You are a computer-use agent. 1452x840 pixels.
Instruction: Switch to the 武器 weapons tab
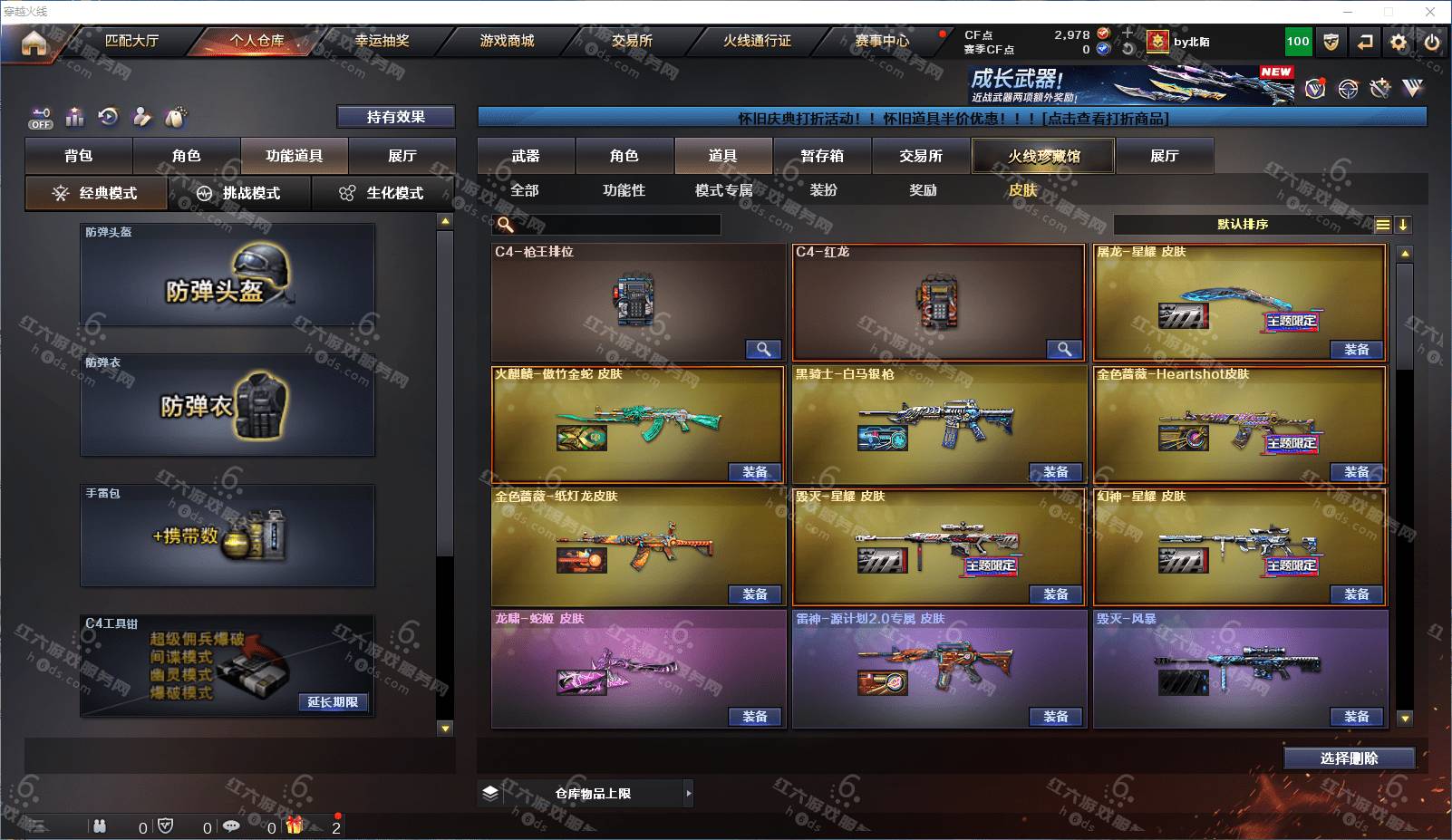526,156
